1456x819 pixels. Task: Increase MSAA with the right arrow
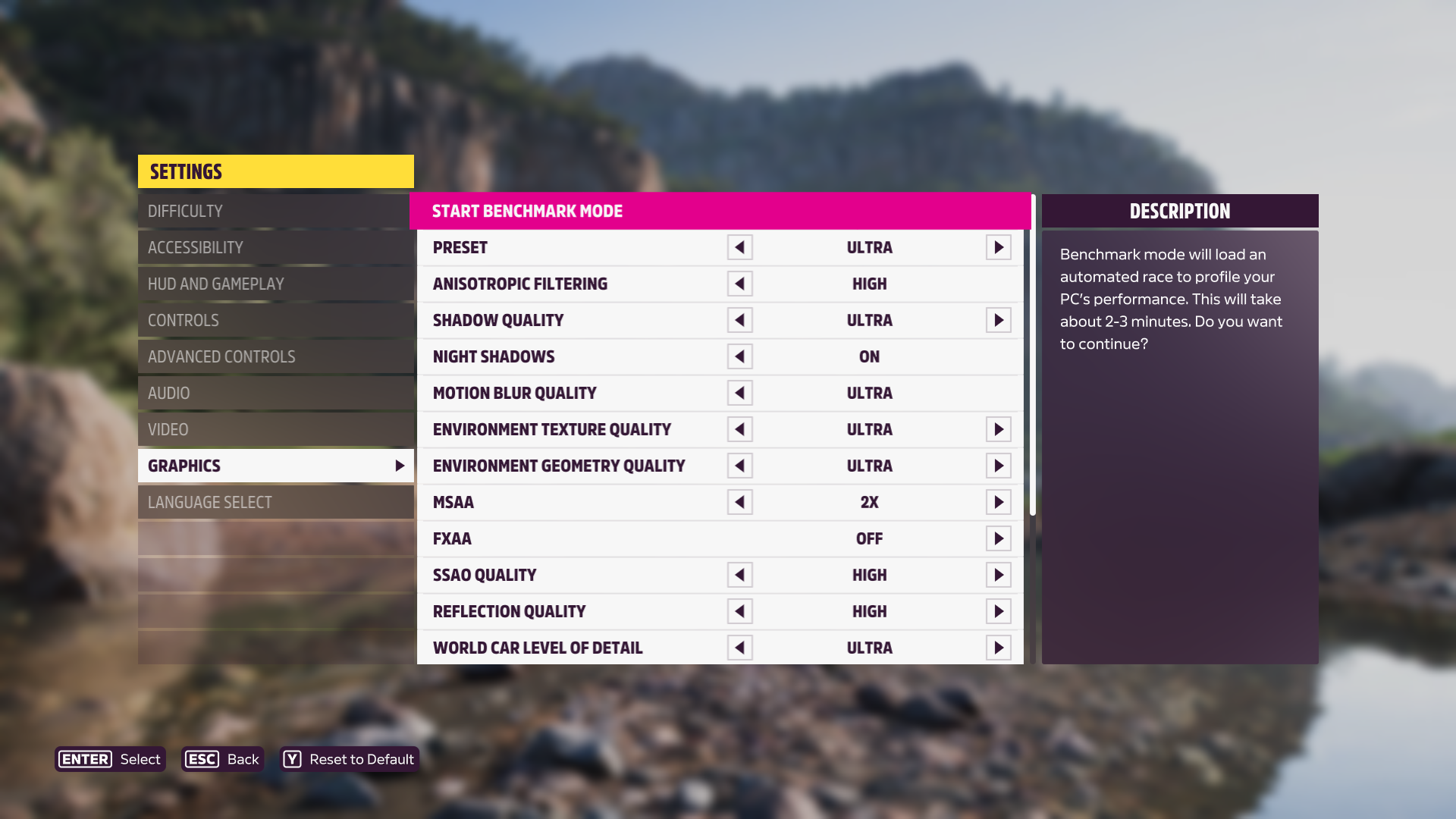[999, 502]
